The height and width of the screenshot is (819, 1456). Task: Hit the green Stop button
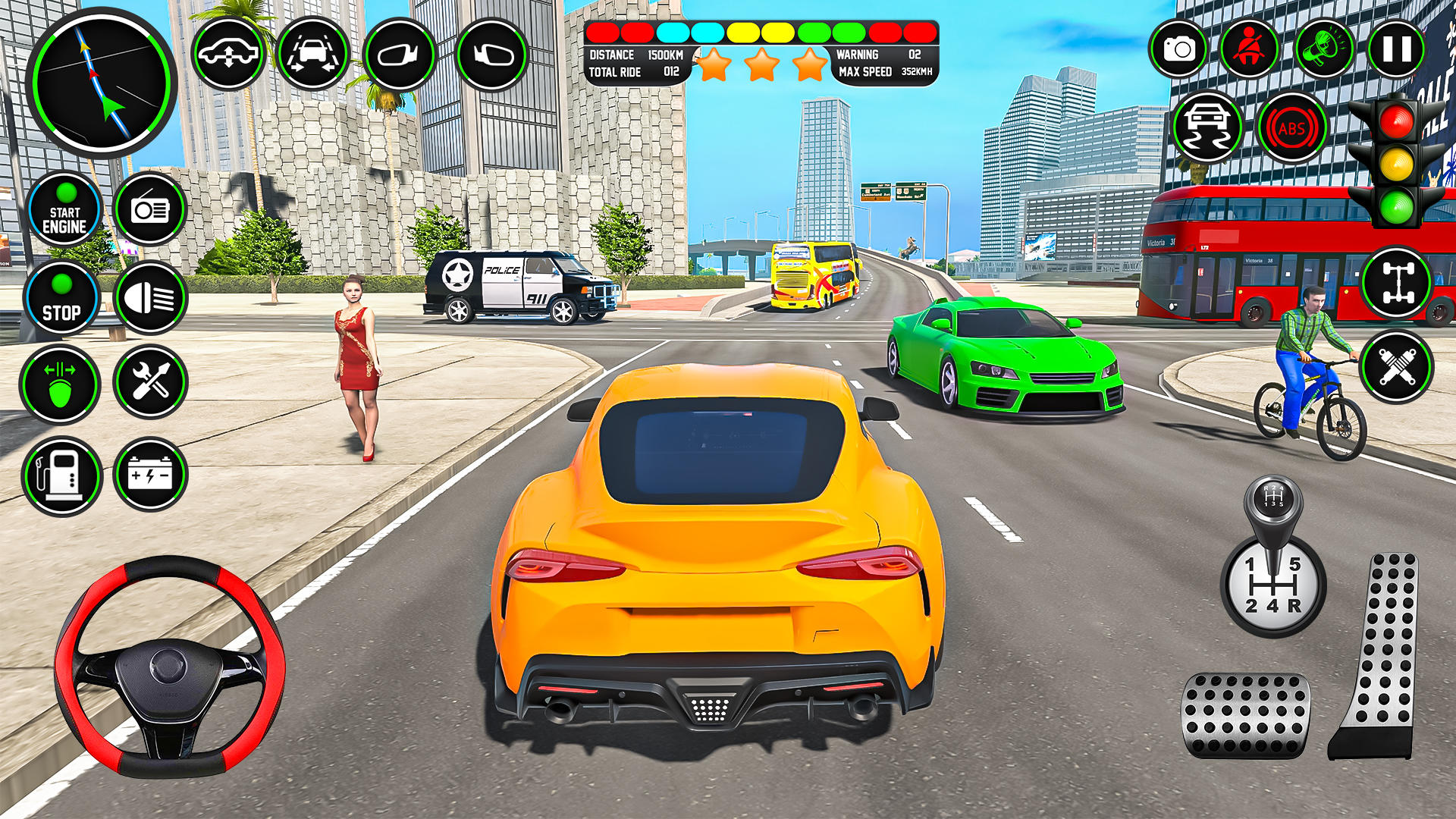pyautogui.click(x=61, y=299)
